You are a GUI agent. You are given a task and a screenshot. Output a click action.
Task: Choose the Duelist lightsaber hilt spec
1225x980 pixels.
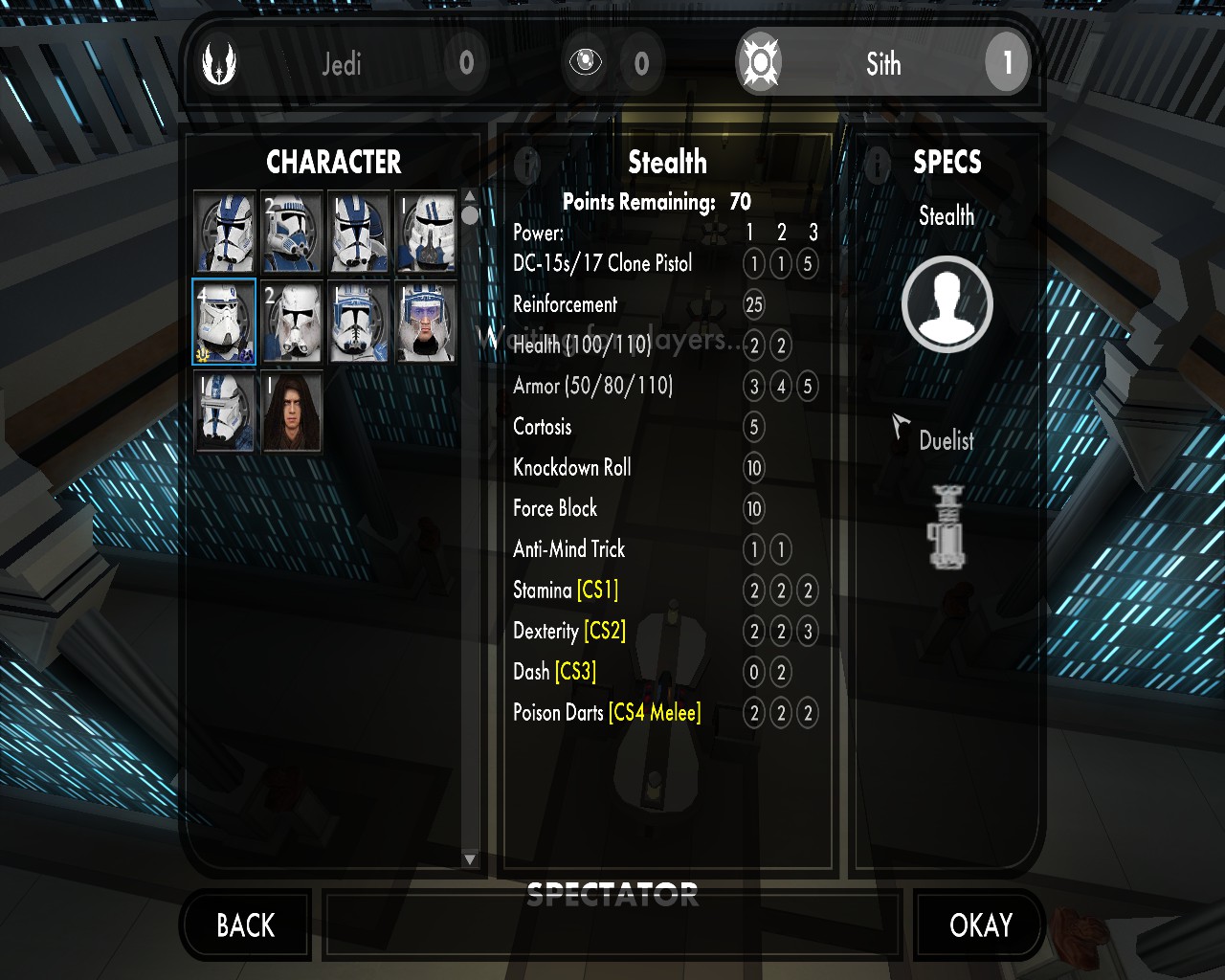pyautogui.click(x=947, y=526)
